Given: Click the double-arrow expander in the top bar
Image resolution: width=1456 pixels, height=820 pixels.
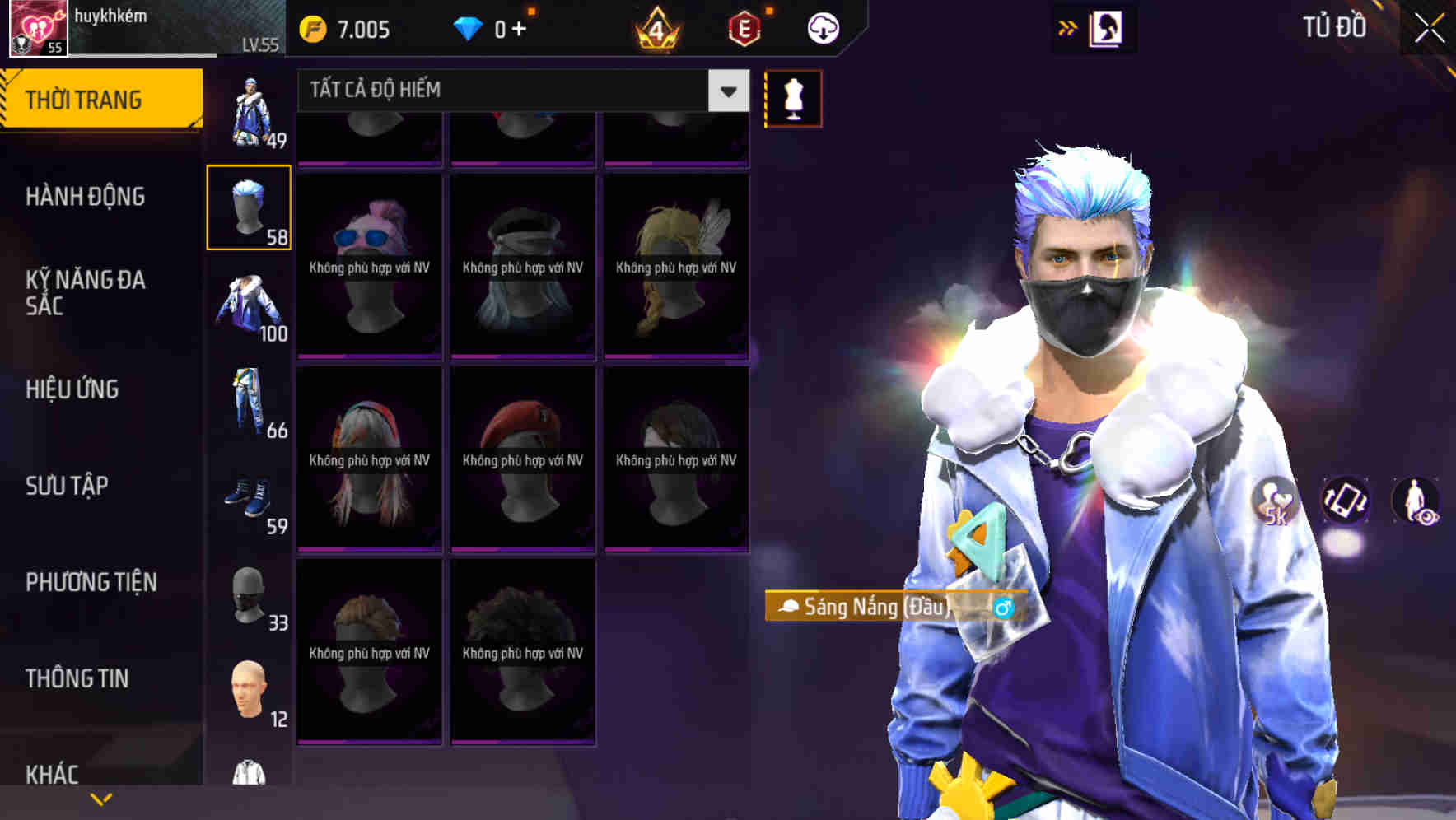Looking at the screenshot, I should pyautogui.click(x=1068, y=27).
